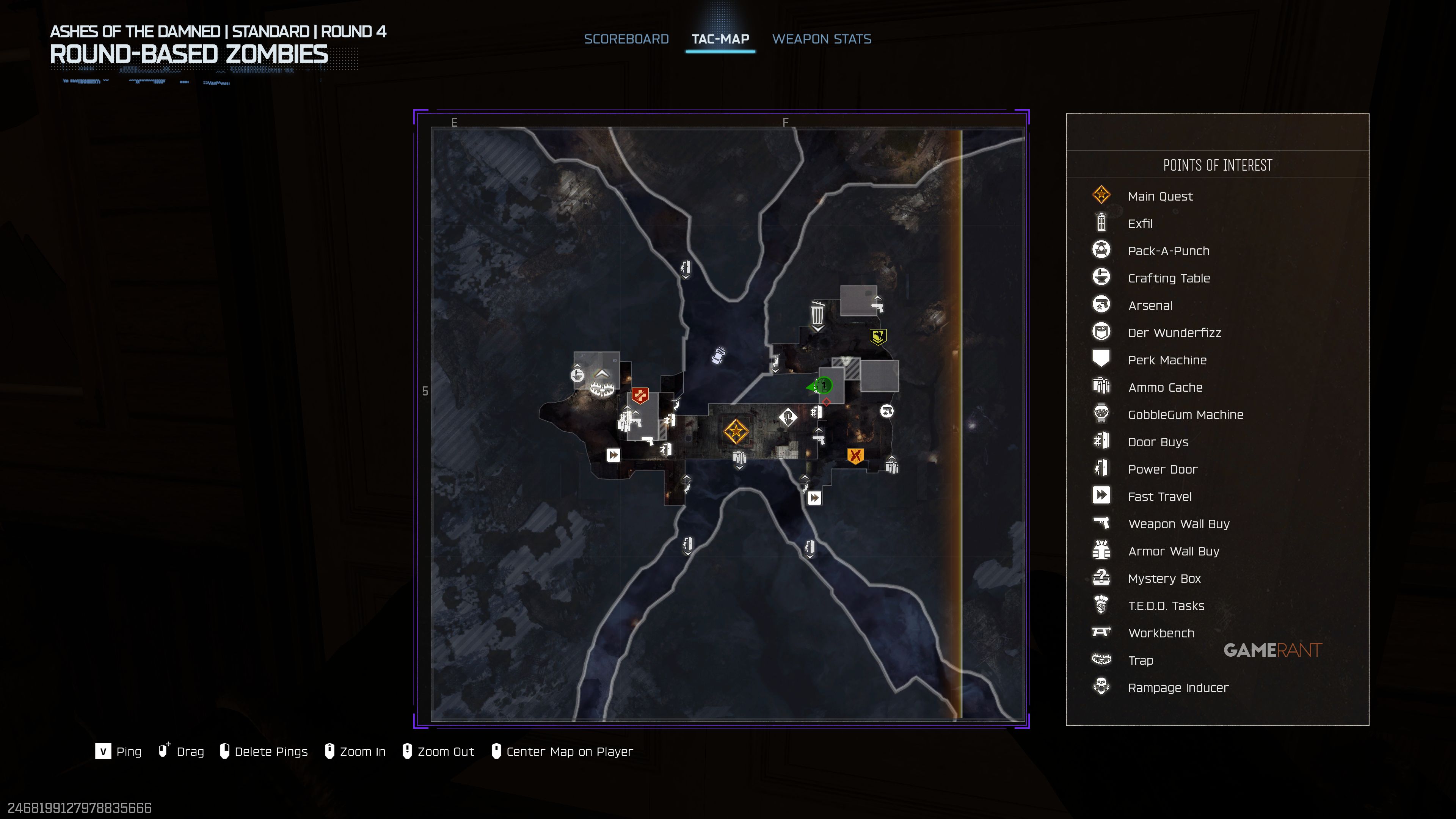
Task: Select the Trap marker on the map
Action: (x=601, y=388)
